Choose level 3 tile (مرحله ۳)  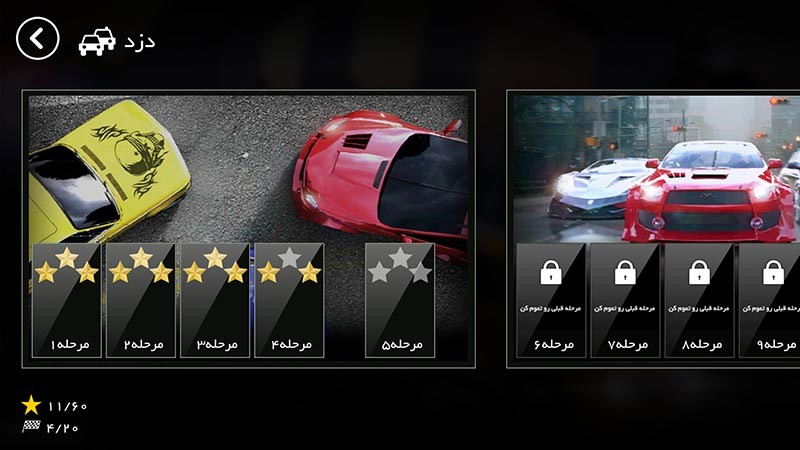[x=215, y=300]
